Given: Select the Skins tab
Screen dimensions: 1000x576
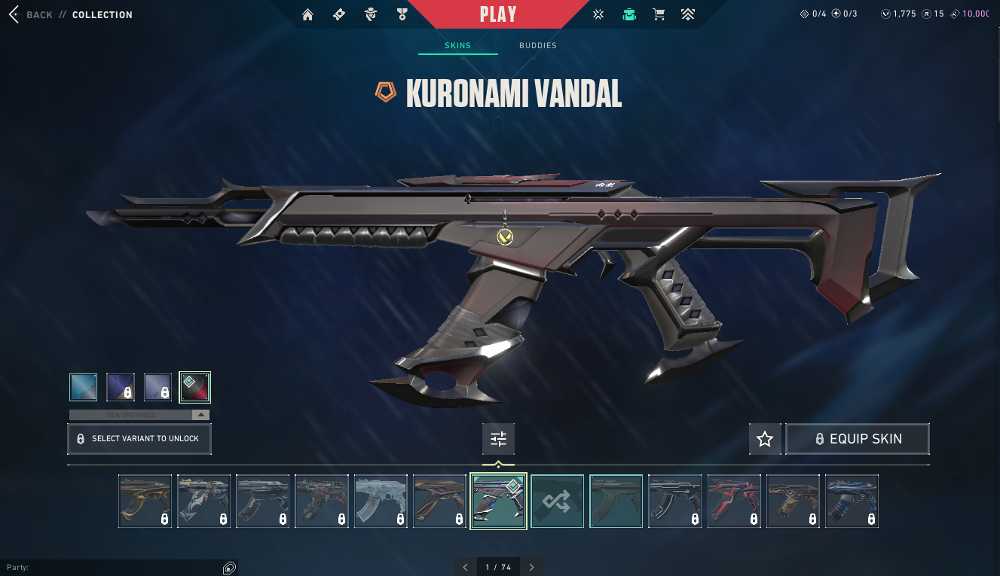Looking at the screenshot, I should (457, 46).
